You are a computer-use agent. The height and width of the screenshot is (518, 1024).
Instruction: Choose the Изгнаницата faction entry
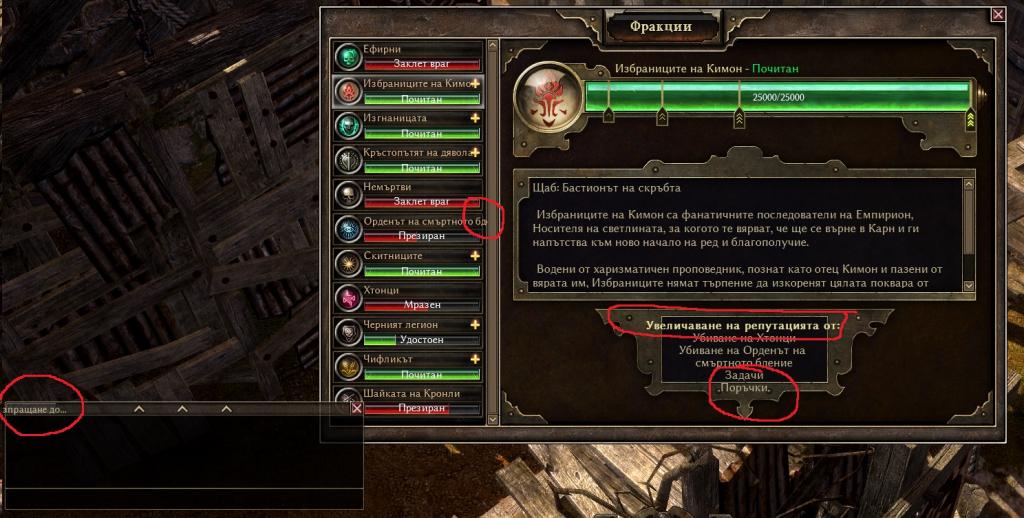(x=408, y=126)
